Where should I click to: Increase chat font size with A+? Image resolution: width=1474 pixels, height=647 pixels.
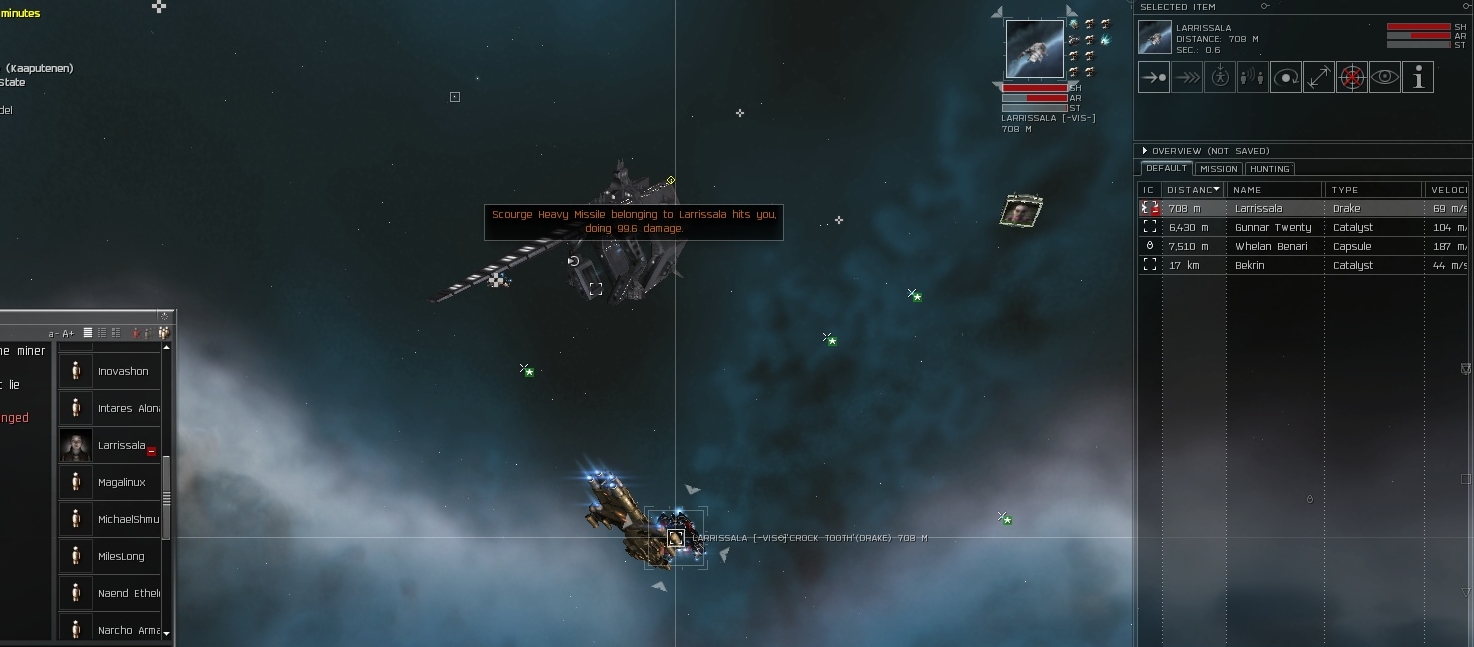click(69, 333)
